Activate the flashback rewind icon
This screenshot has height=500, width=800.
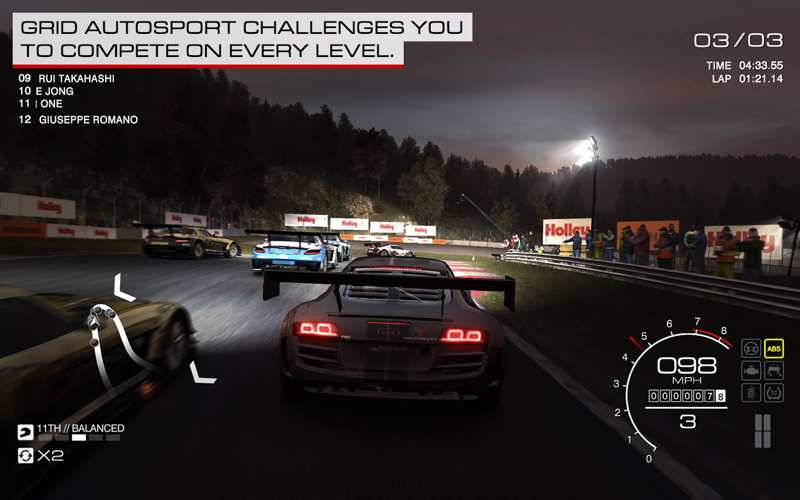coord(25,456)
